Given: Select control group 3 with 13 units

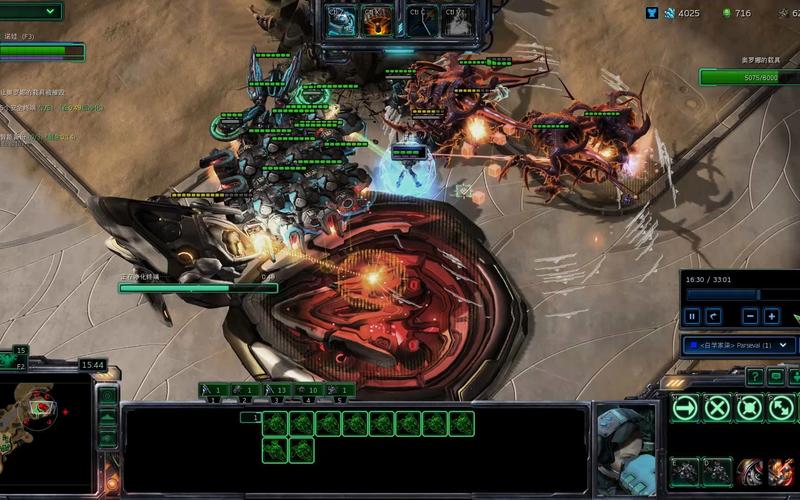Looking at the screenshot, I should (277, 390).
